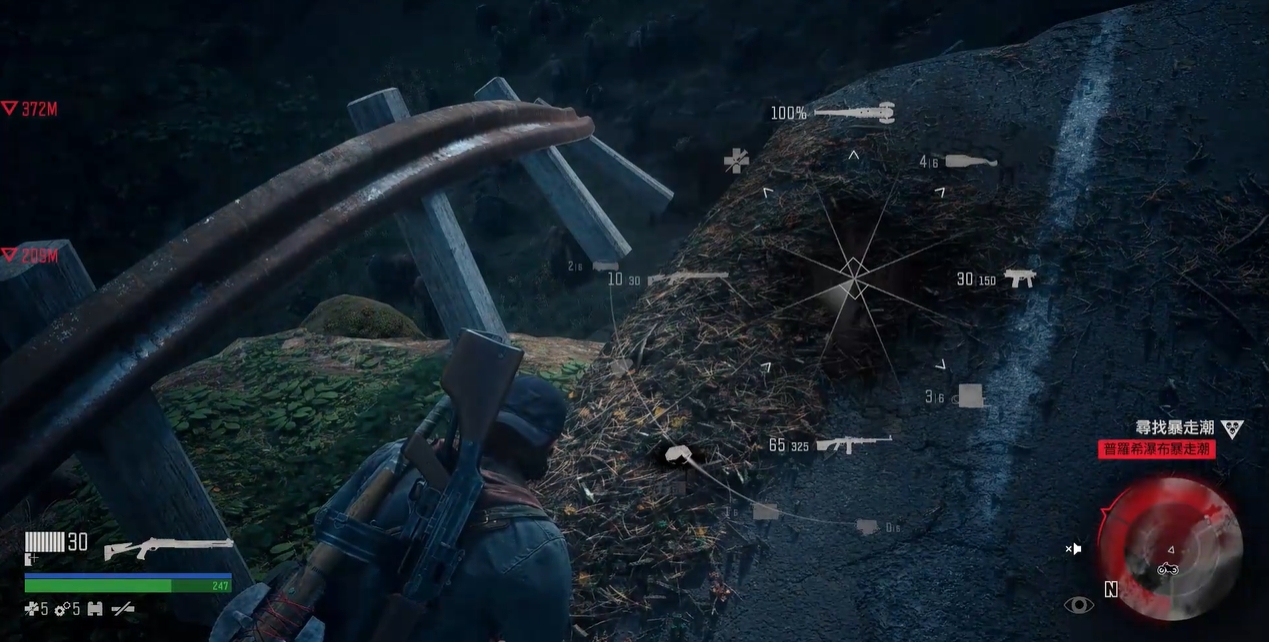This screenshot has height=642, width=1269.
Task: Pick the long rifle slot showing 10 rounds
Action: (x=687, y=278)
